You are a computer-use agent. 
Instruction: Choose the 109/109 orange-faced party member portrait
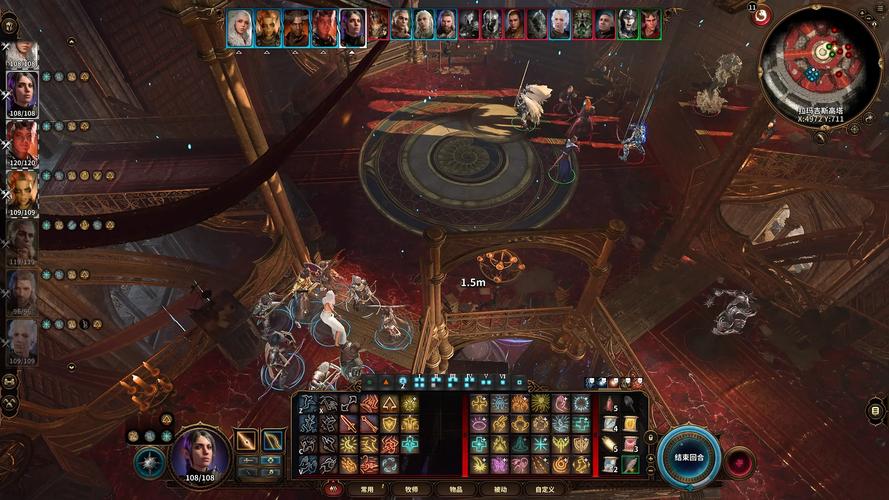click(23, 188)
